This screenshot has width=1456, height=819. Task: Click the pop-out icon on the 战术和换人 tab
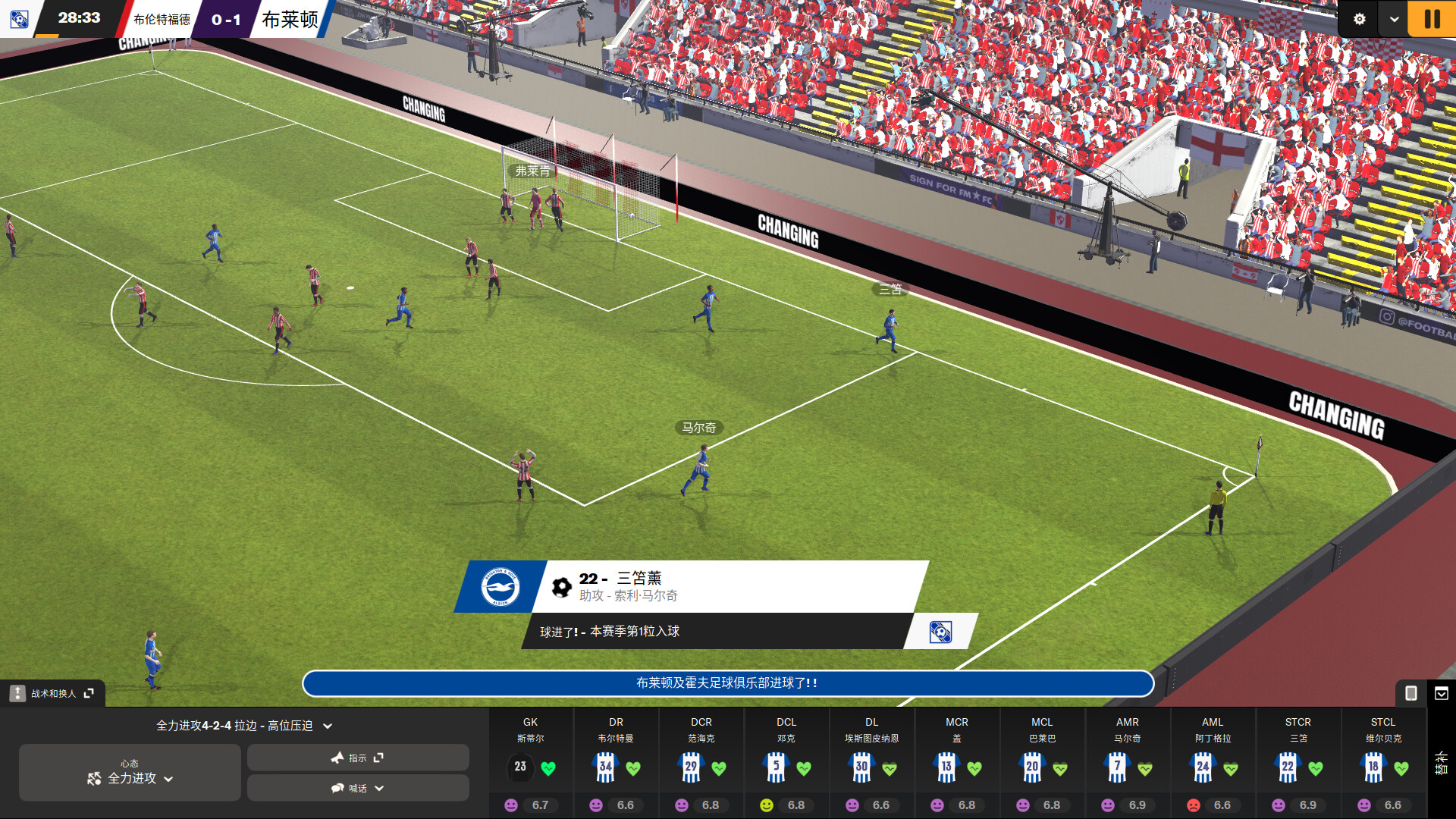click(89, 692)
